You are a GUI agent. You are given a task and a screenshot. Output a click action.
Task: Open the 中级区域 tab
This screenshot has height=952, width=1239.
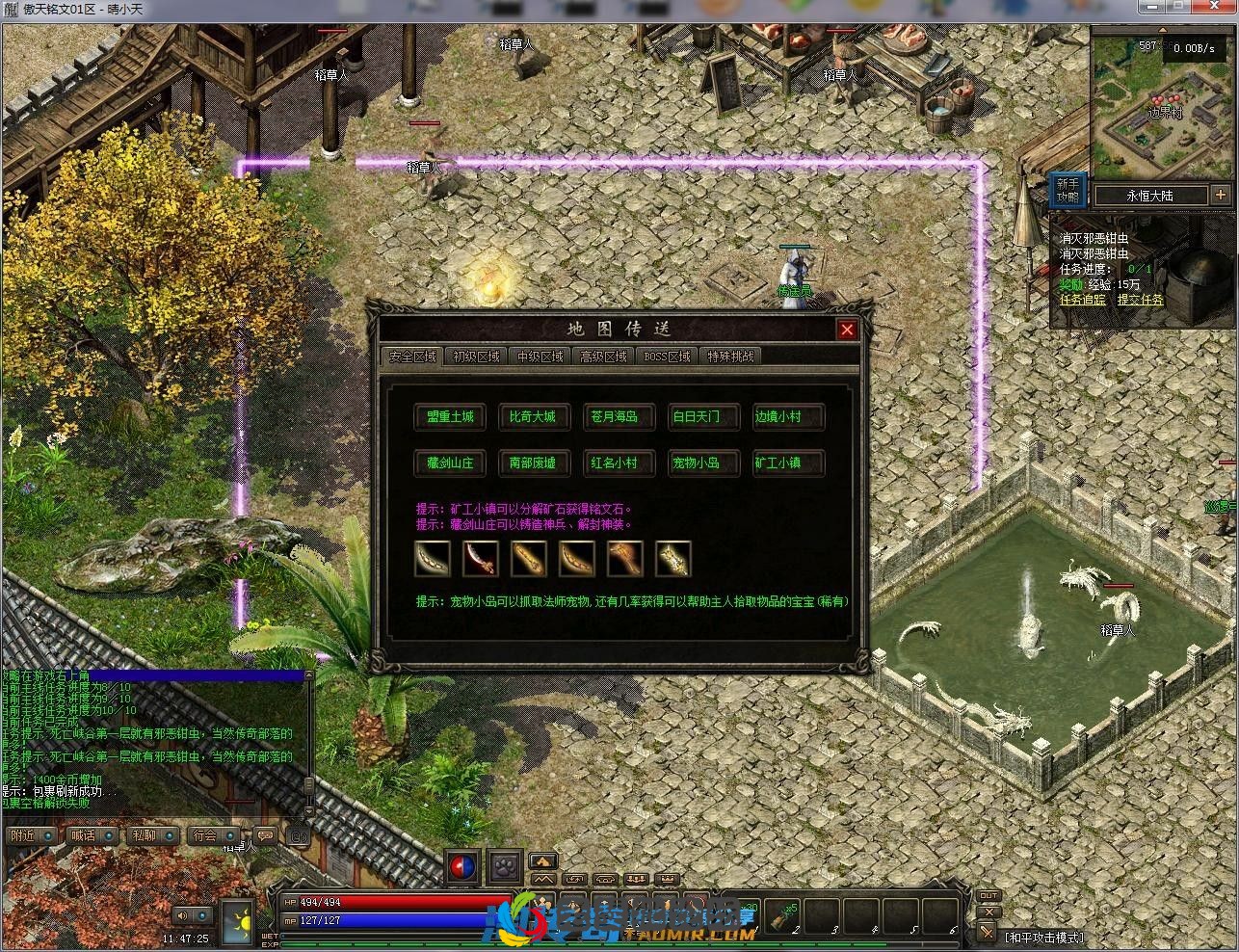click(540, 357)
